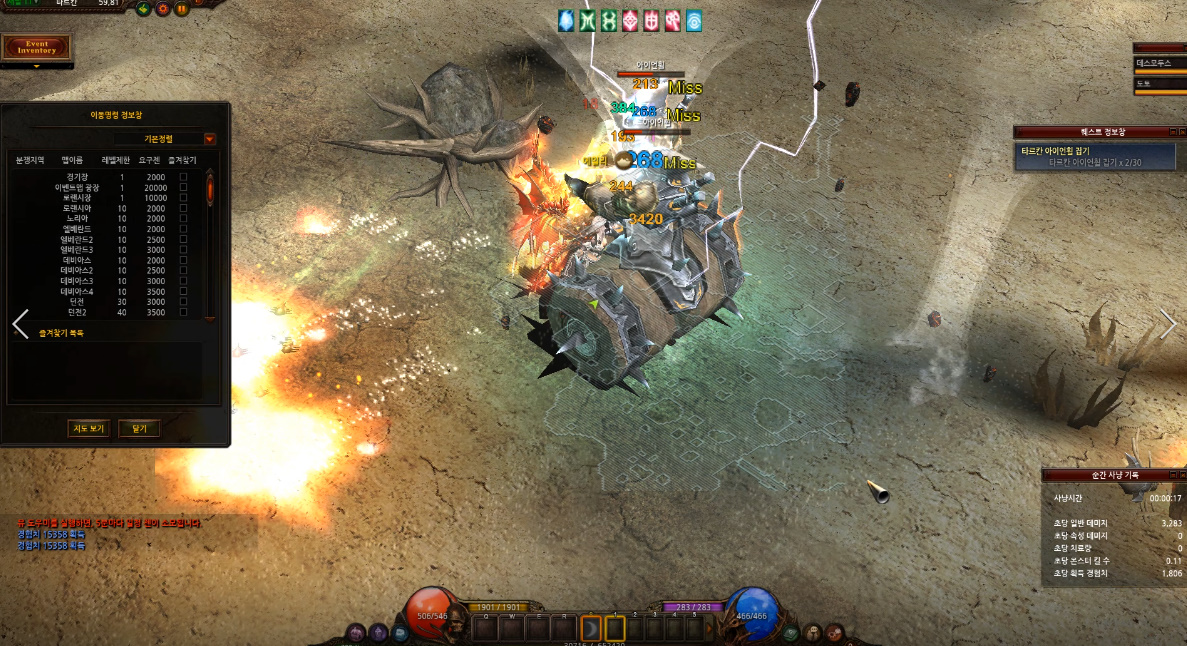Click the blue crystal buff icon
Viewport: 1187px width, 646px height.
(566, 19)
